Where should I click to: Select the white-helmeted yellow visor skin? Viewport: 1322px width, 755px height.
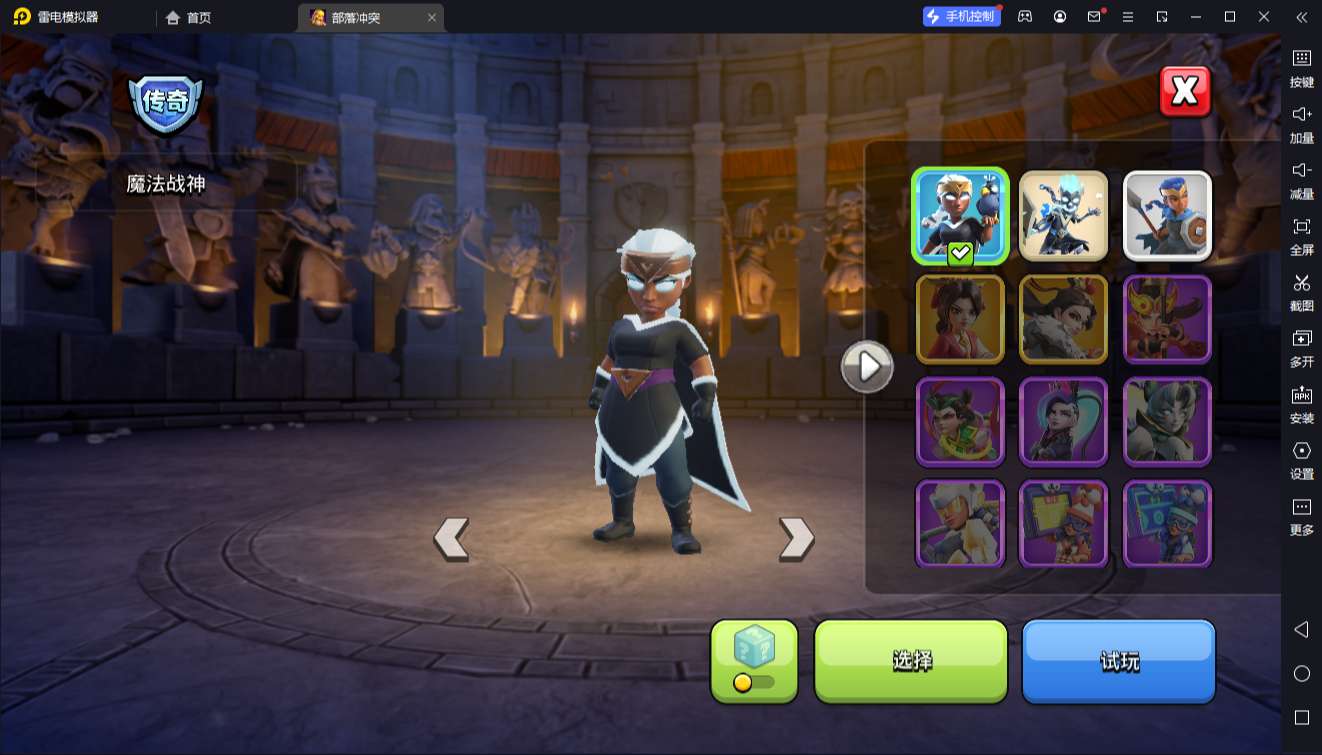coord(960,524)
